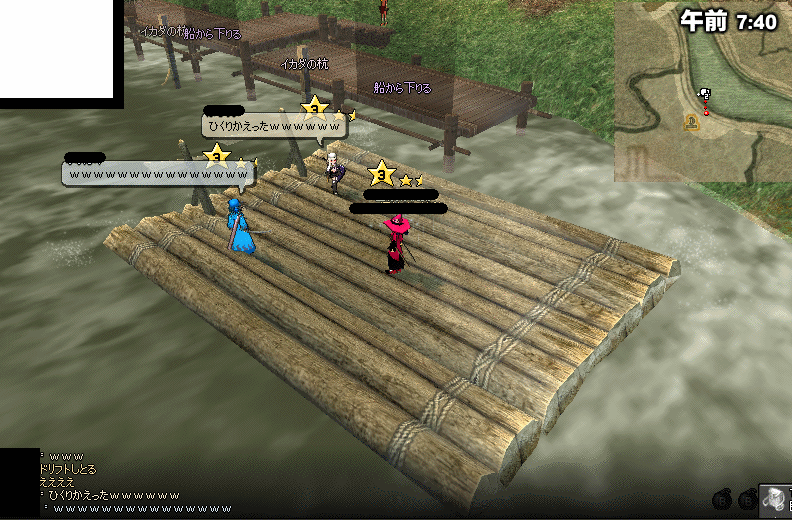This screenshot has height=520, width=792.
Task: Click the orange statue marker on the minimap
Action: click(x=691, y=122)
